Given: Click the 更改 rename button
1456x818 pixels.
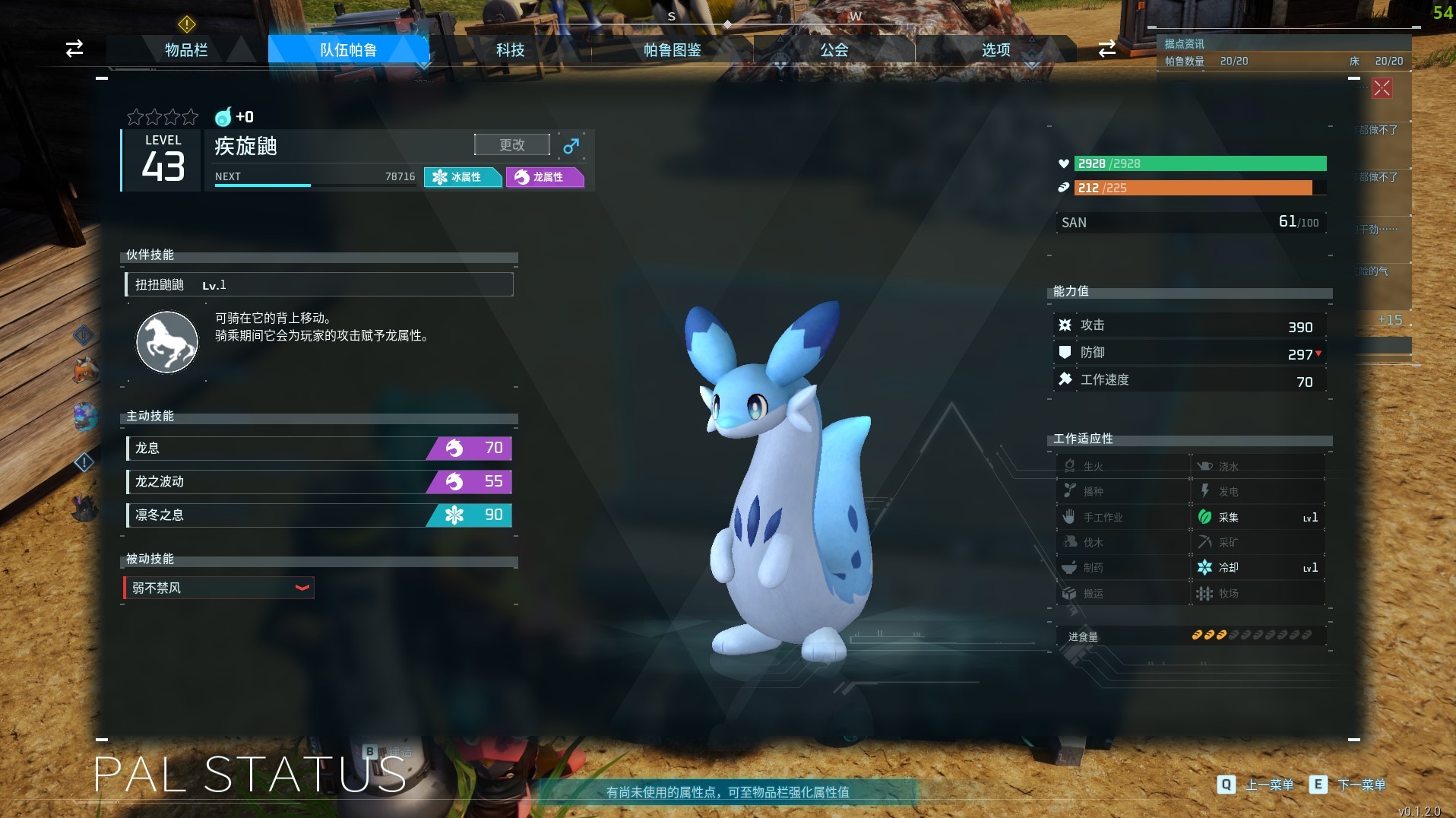Looking at the screenshot, I should coord(511,144).
